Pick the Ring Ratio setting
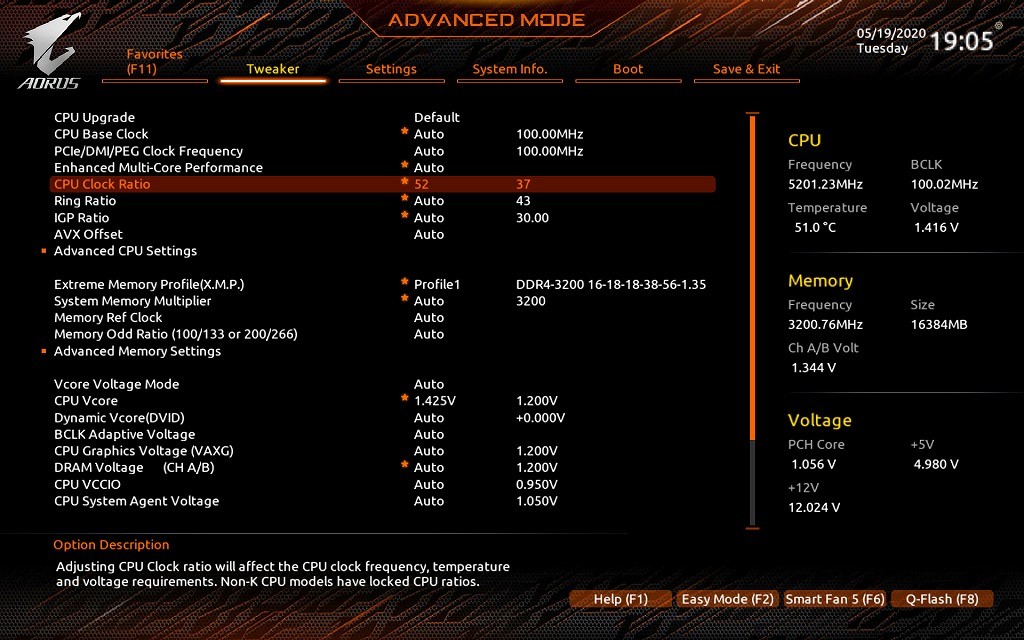The width and height of the screenshot is (1024, 640). 85,201
